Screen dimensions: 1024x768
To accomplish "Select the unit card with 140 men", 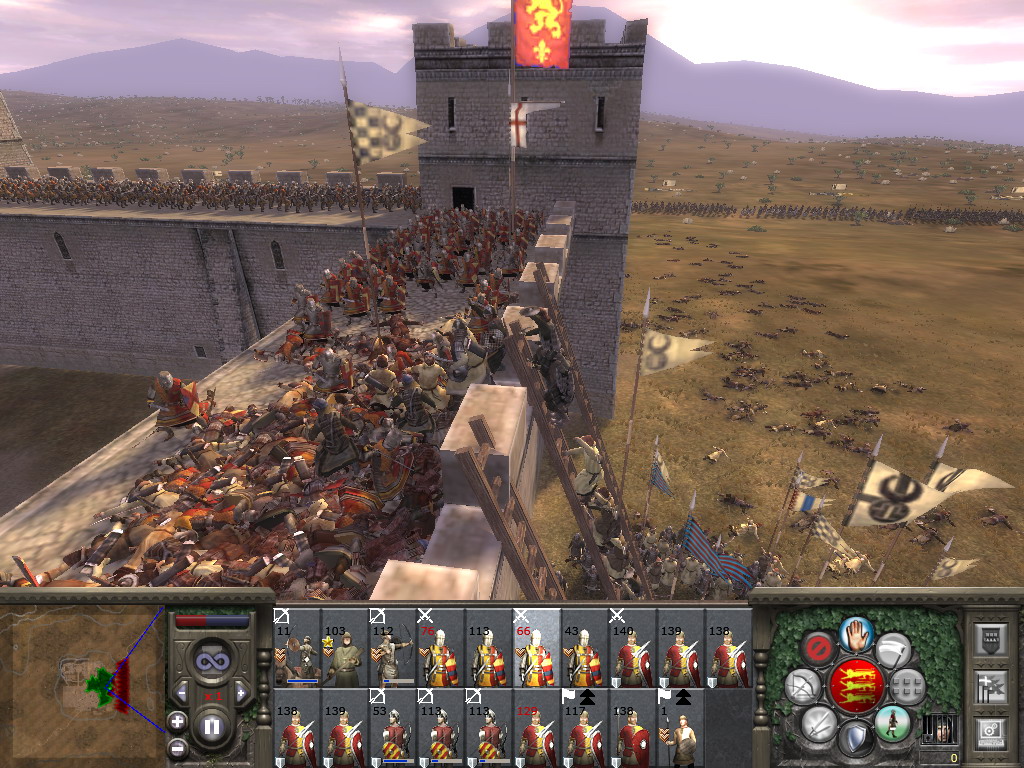I will click(x=633, y=649).
